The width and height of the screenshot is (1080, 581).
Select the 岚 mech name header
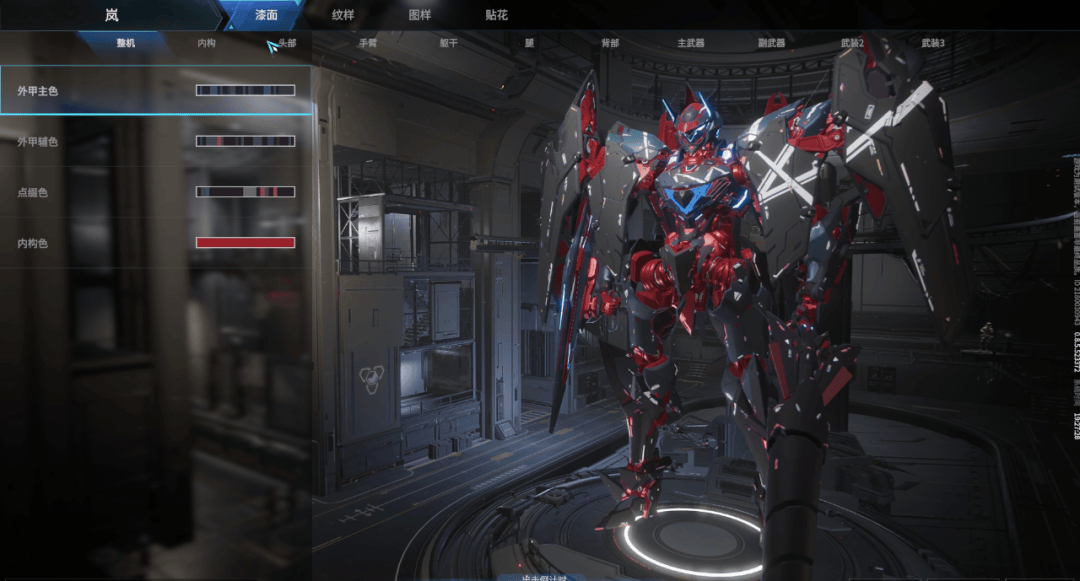tap(110, 15)
